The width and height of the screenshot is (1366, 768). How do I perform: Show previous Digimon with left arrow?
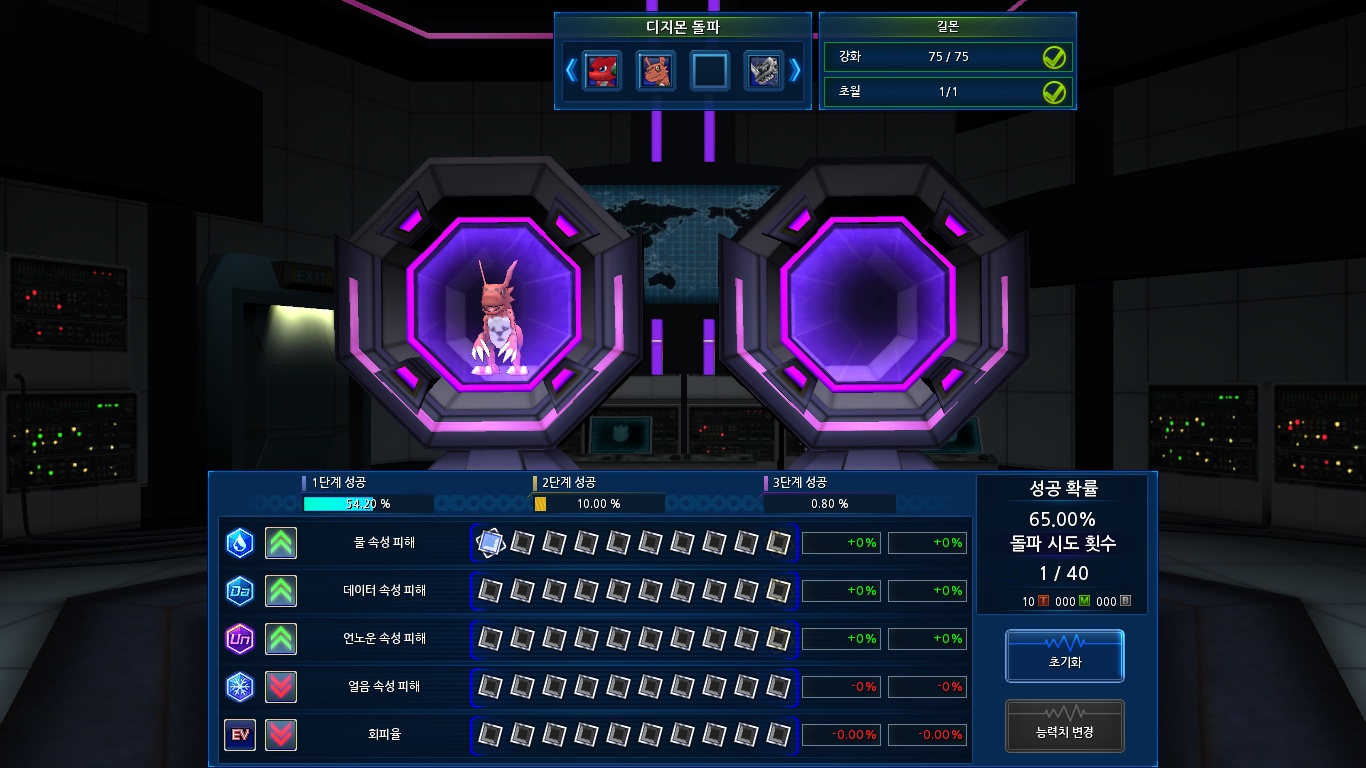571,70
